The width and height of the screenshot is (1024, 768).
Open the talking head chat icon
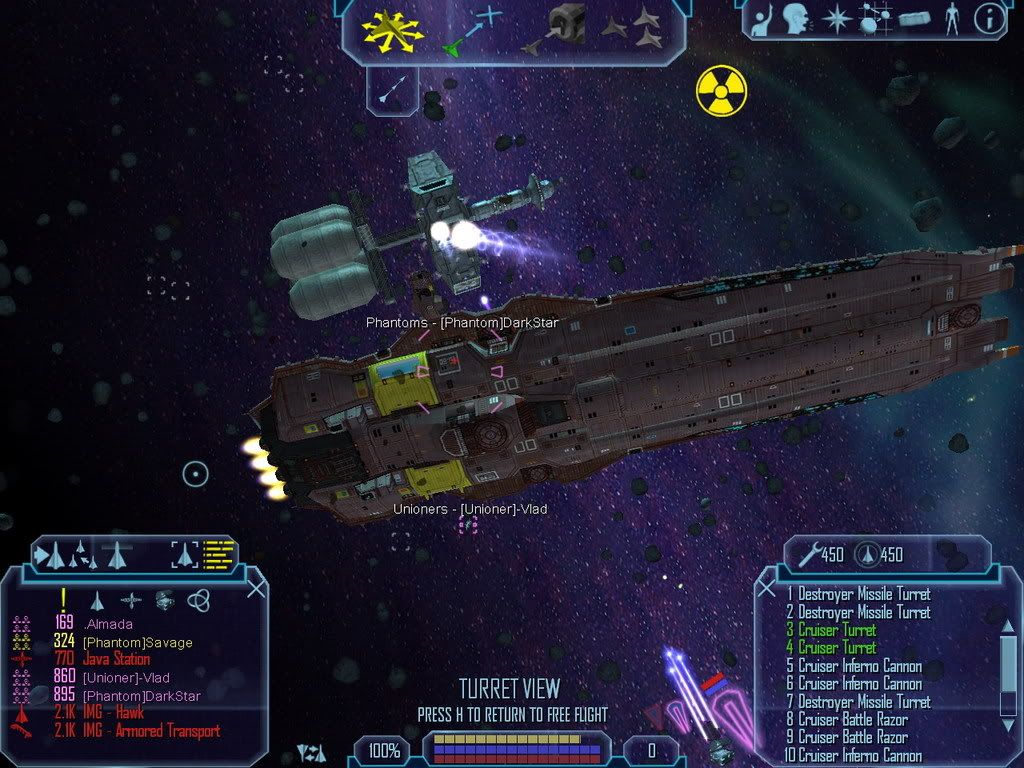click(797, 20)
